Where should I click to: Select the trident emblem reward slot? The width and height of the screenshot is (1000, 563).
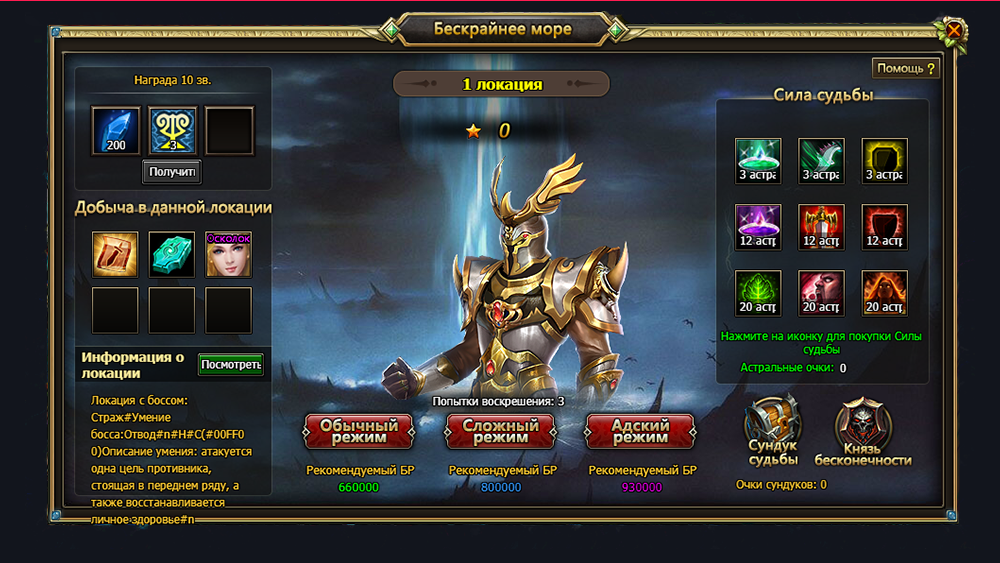click(x=173, y=131)
